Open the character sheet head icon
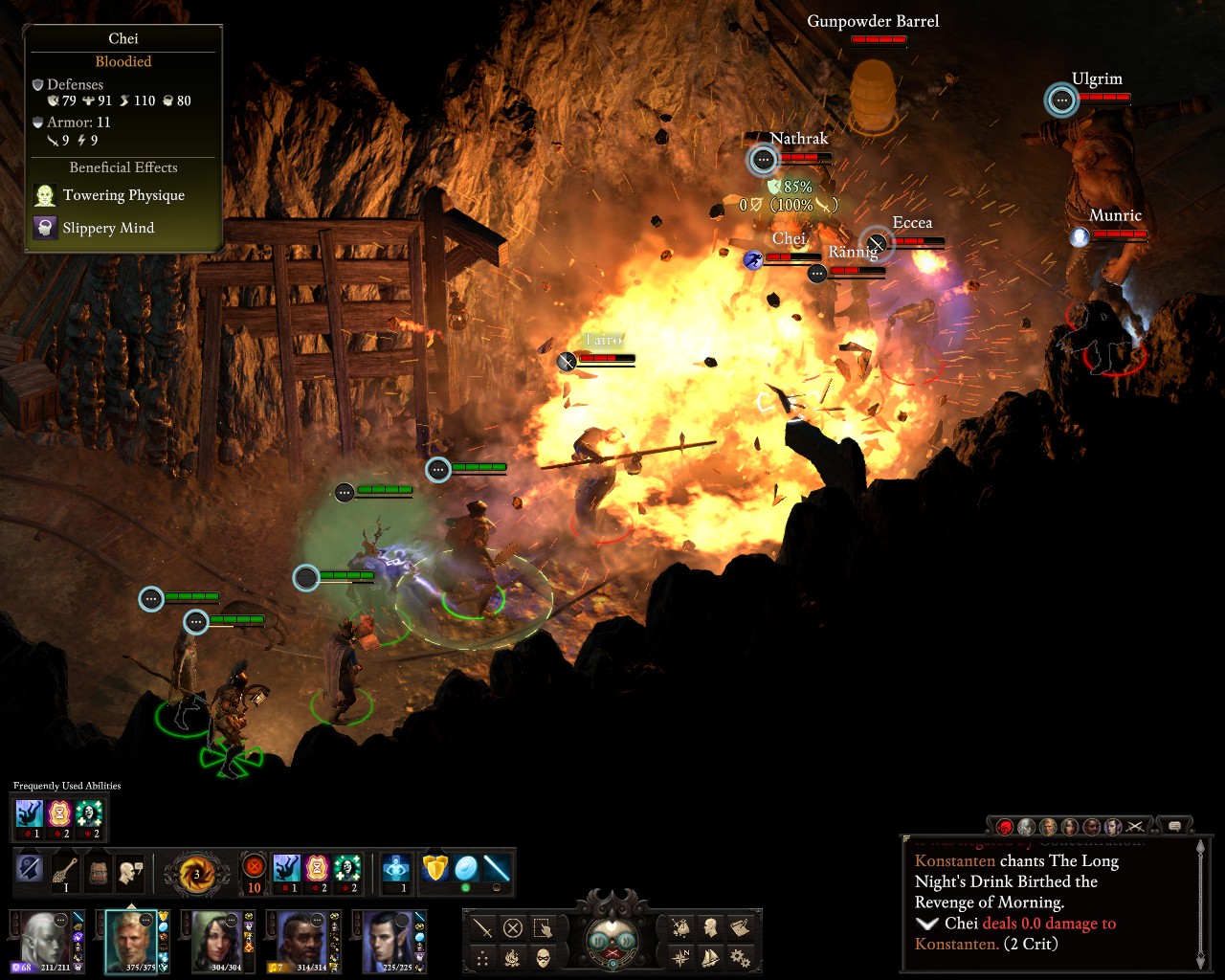The width and height of the screenshot is (1225, 980). point(711,927)
